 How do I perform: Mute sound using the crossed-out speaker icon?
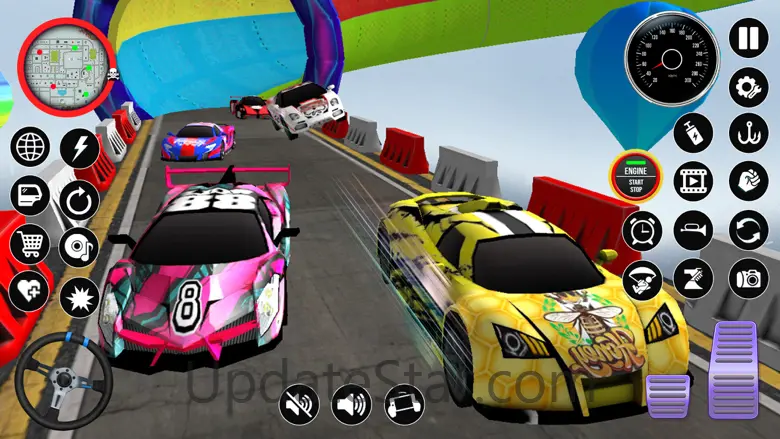299,404
